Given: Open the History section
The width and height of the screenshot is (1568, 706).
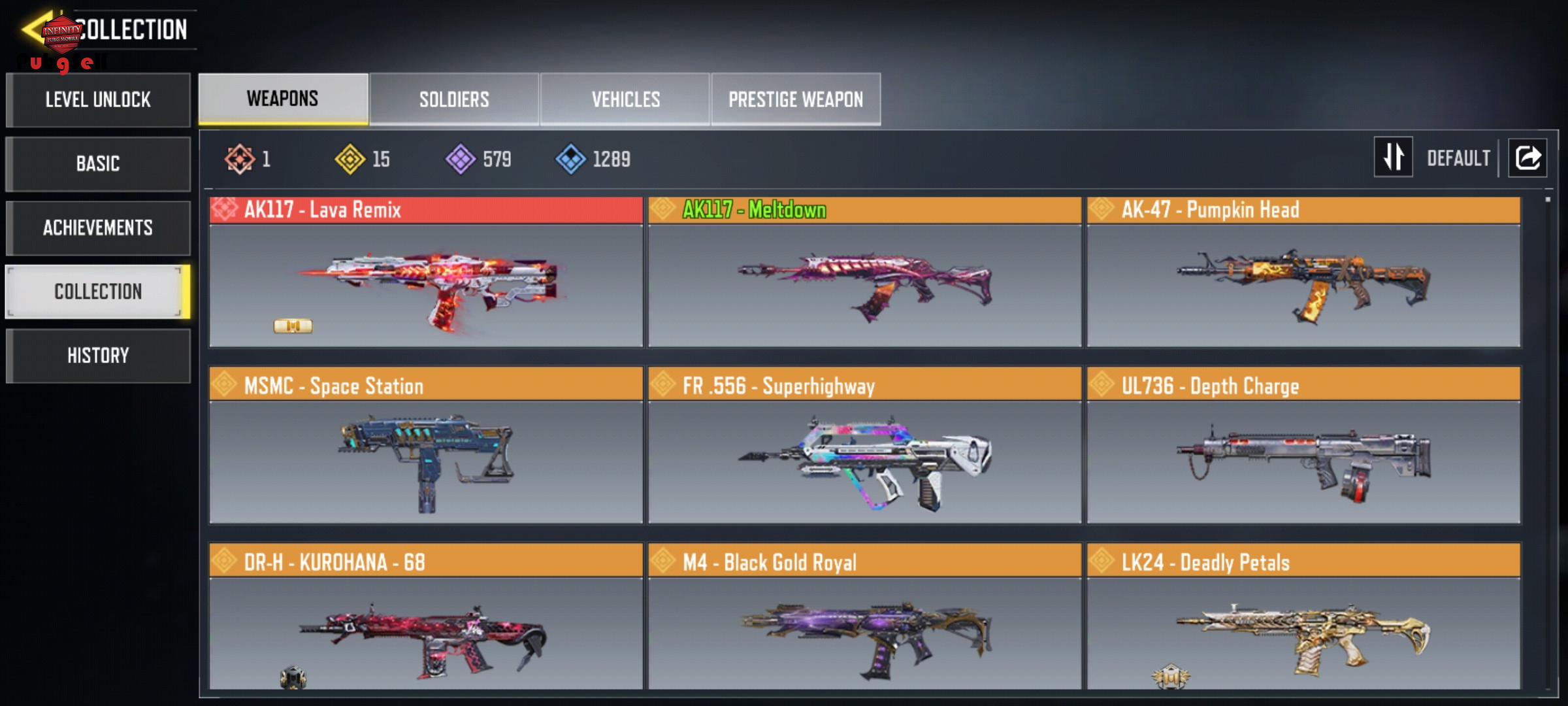Looking at the screenshot, I should tap(98, 356).
